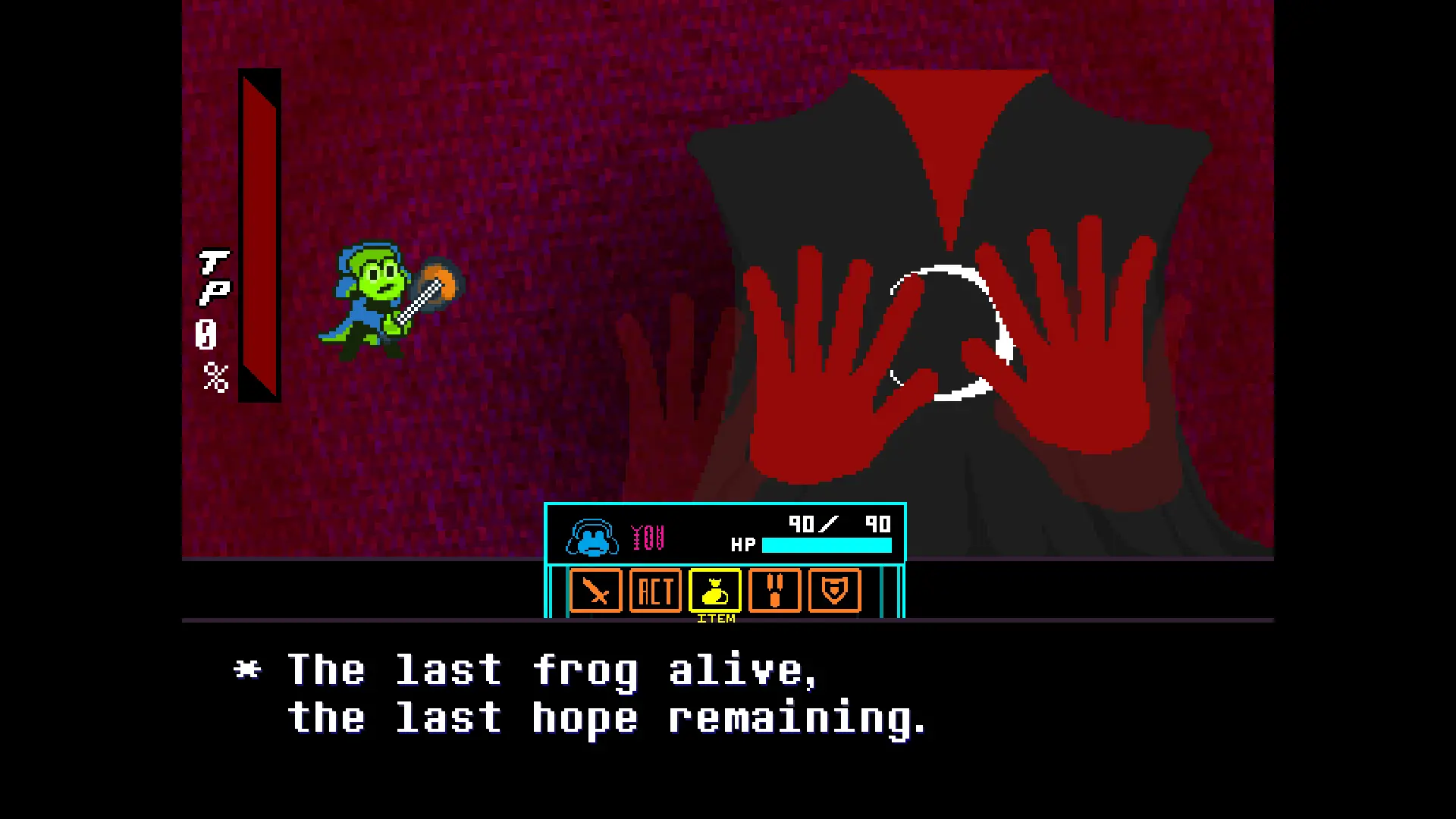Viewport: 1456px width, 819px height.
Task: Choose the sword Fight command
Action: pos(595,591)
